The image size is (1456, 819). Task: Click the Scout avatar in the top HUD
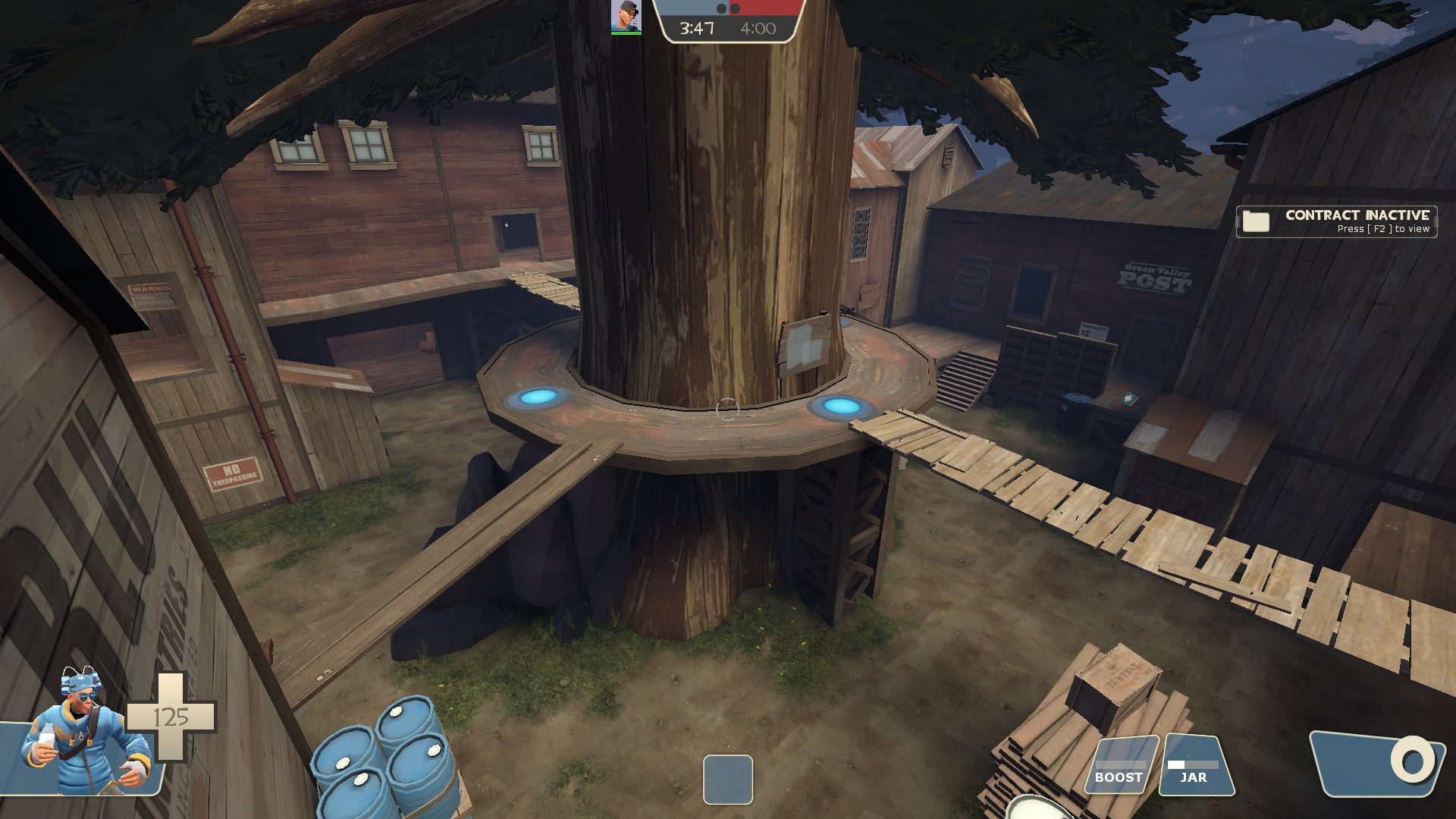tap(626, 15)
